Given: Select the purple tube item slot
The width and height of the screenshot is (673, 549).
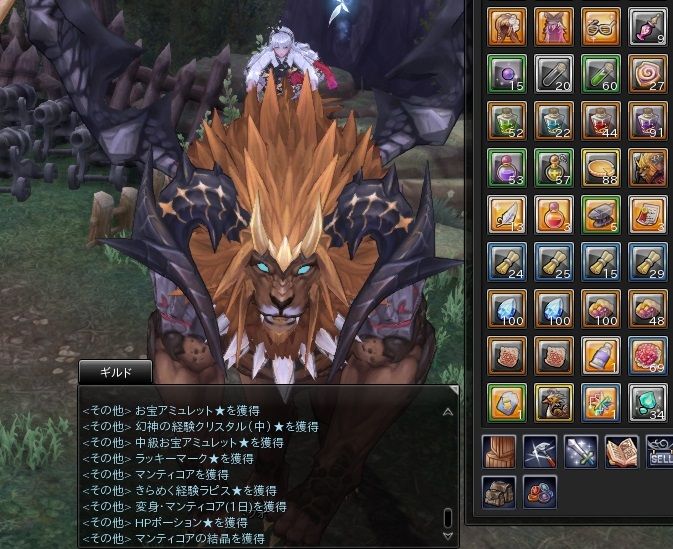Looking at the screenshot, I should pos(600,353).
